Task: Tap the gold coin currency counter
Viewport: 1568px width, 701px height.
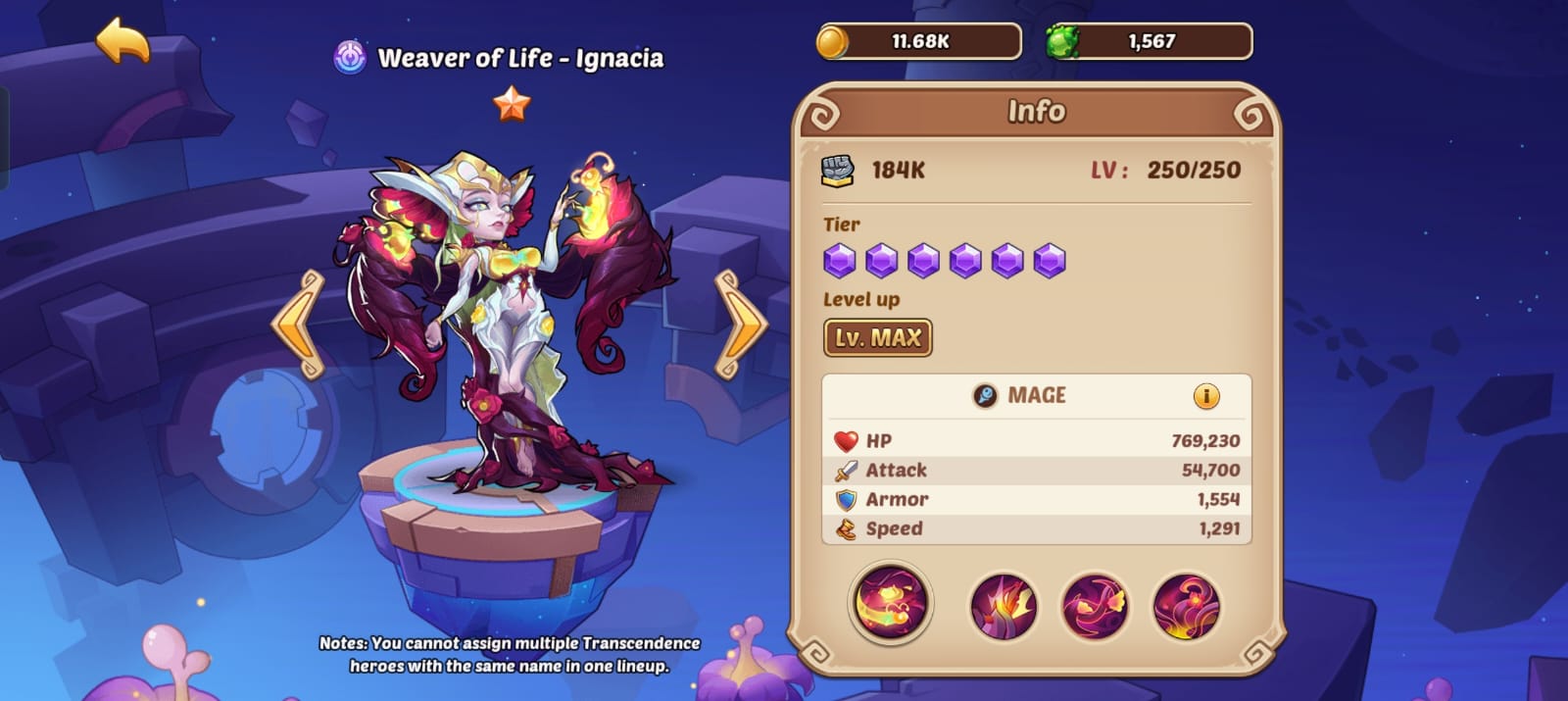Action: point(919,42)
